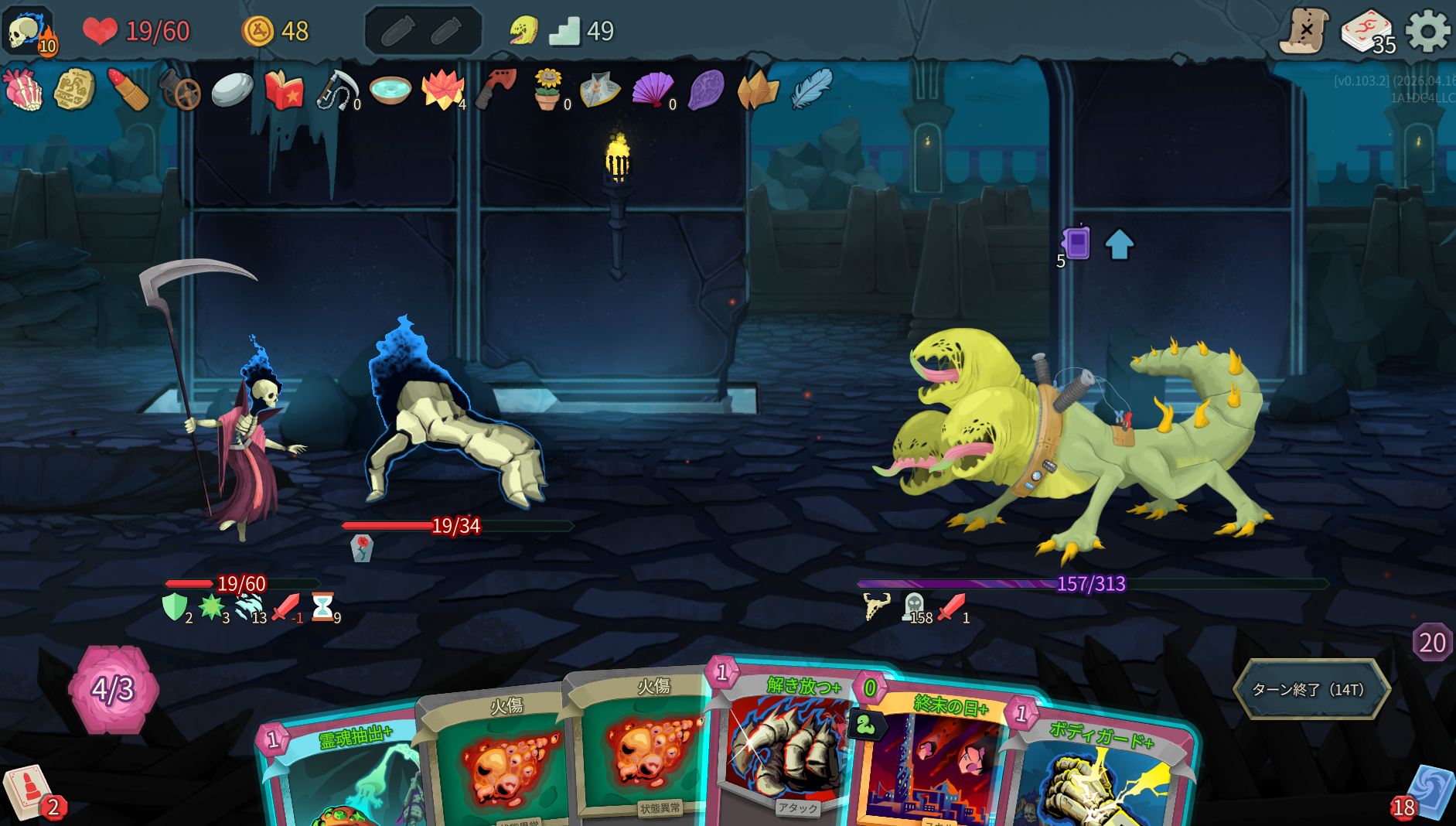
Task: End the turn with ターン終了 button
Action: pos(1311,689)
